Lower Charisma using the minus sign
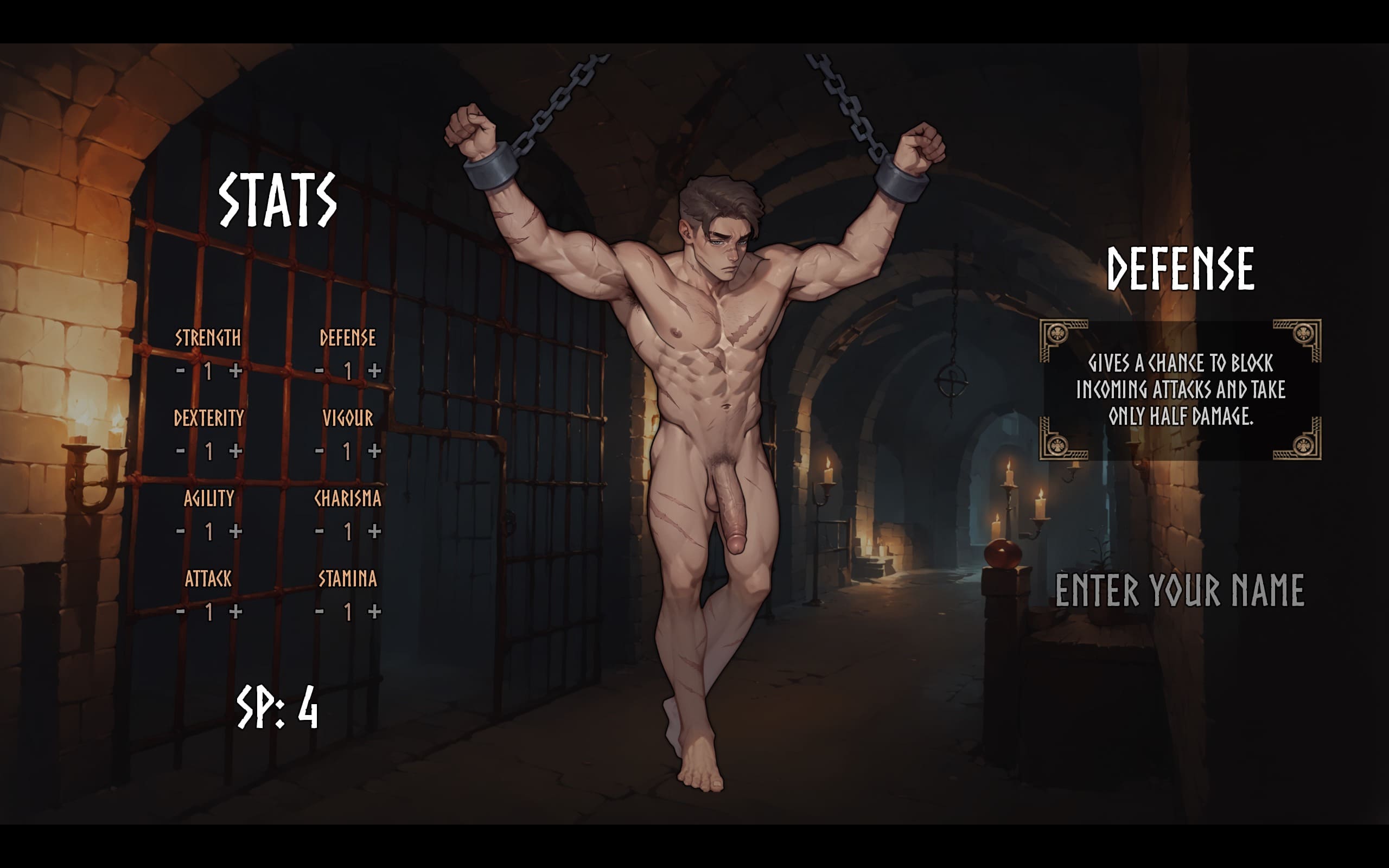 (x=320, y=532)
